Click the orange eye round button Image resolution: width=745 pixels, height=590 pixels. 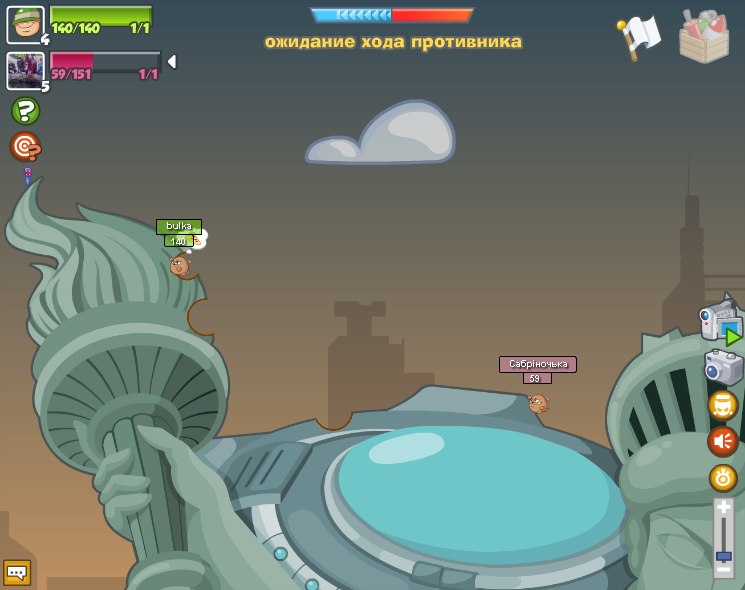pyautogui.click(x=722, y=477)
